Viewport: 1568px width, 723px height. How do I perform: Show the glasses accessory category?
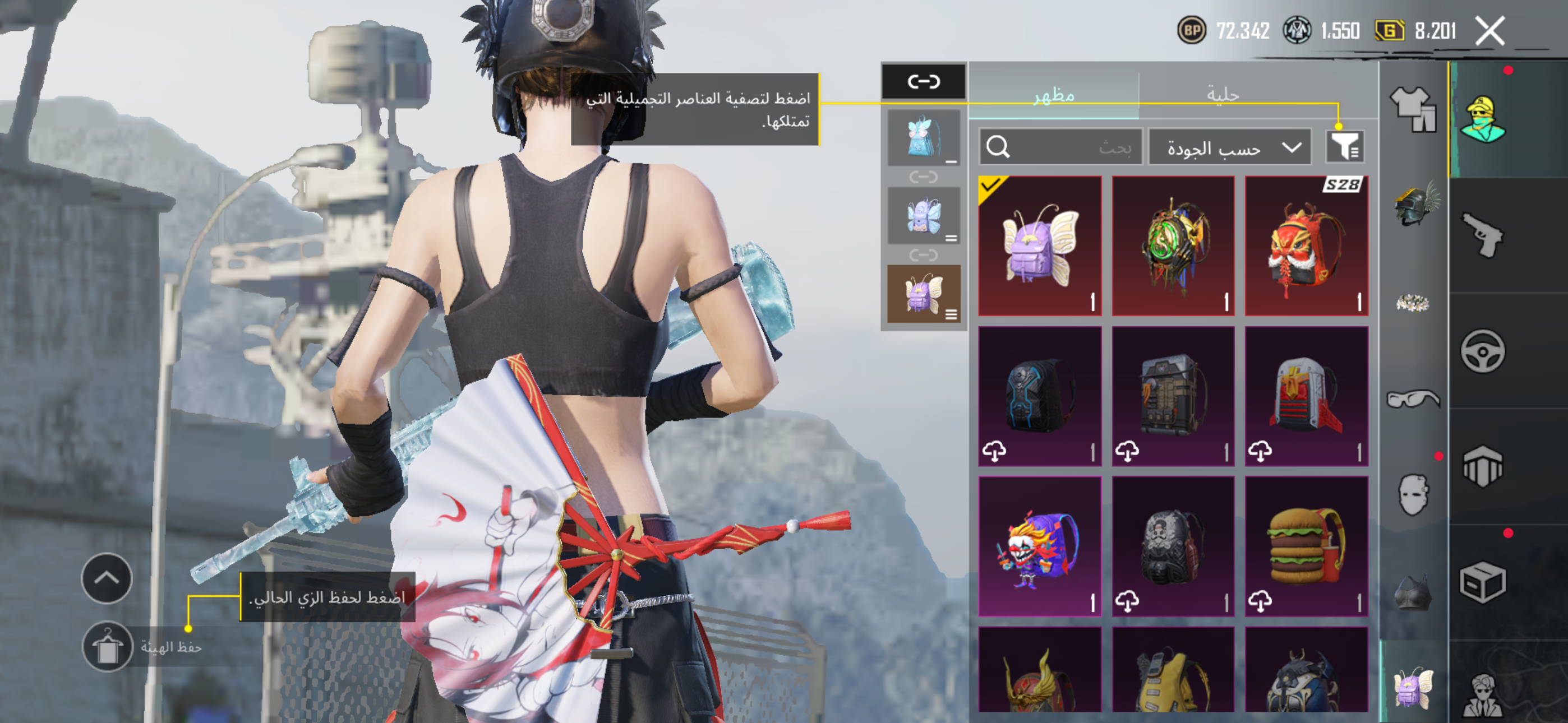(1413, 398)
